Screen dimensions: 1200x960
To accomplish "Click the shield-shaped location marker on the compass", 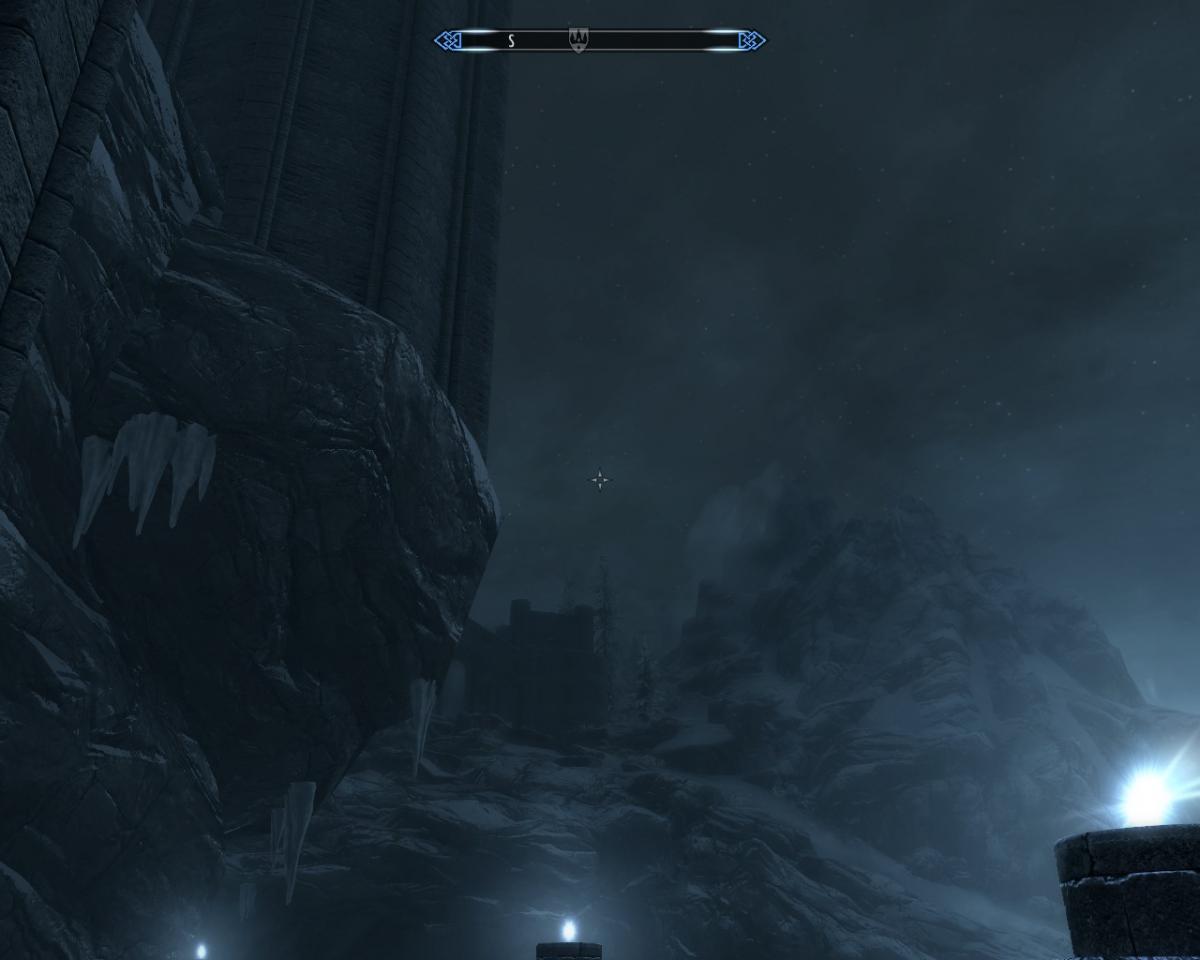I will (578, 40).
